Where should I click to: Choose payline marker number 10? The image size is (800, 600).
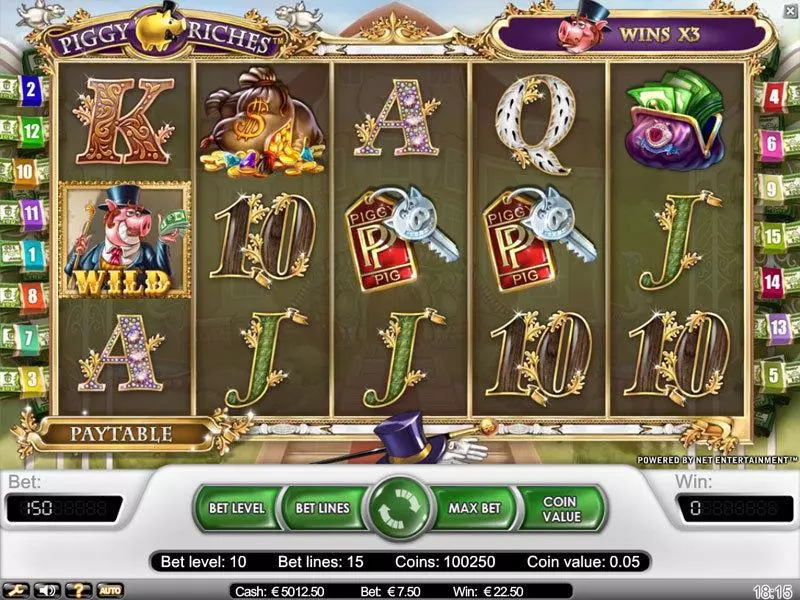pos(24,171)
